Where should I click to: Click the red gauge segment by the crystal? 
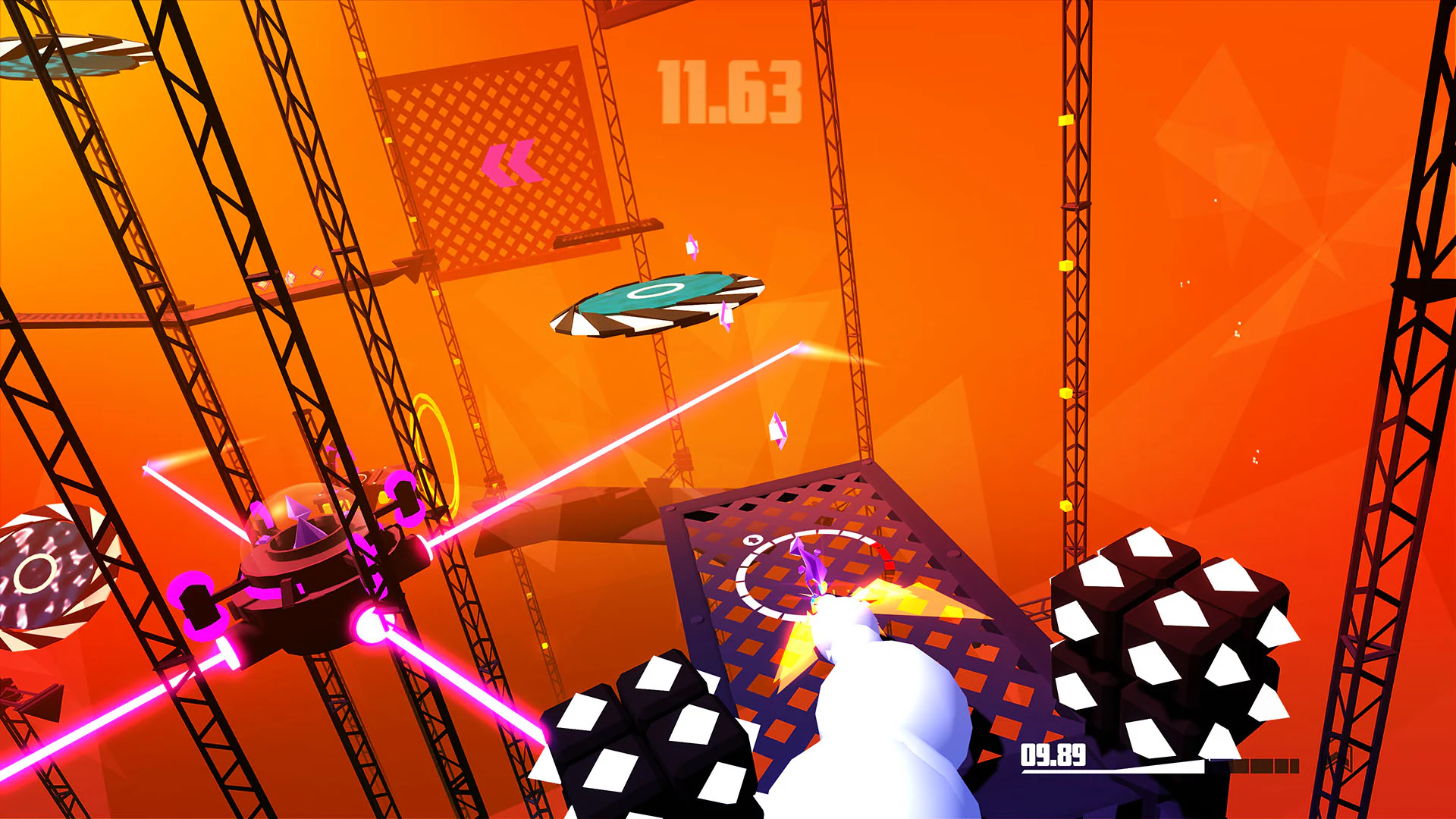(887, 558)
